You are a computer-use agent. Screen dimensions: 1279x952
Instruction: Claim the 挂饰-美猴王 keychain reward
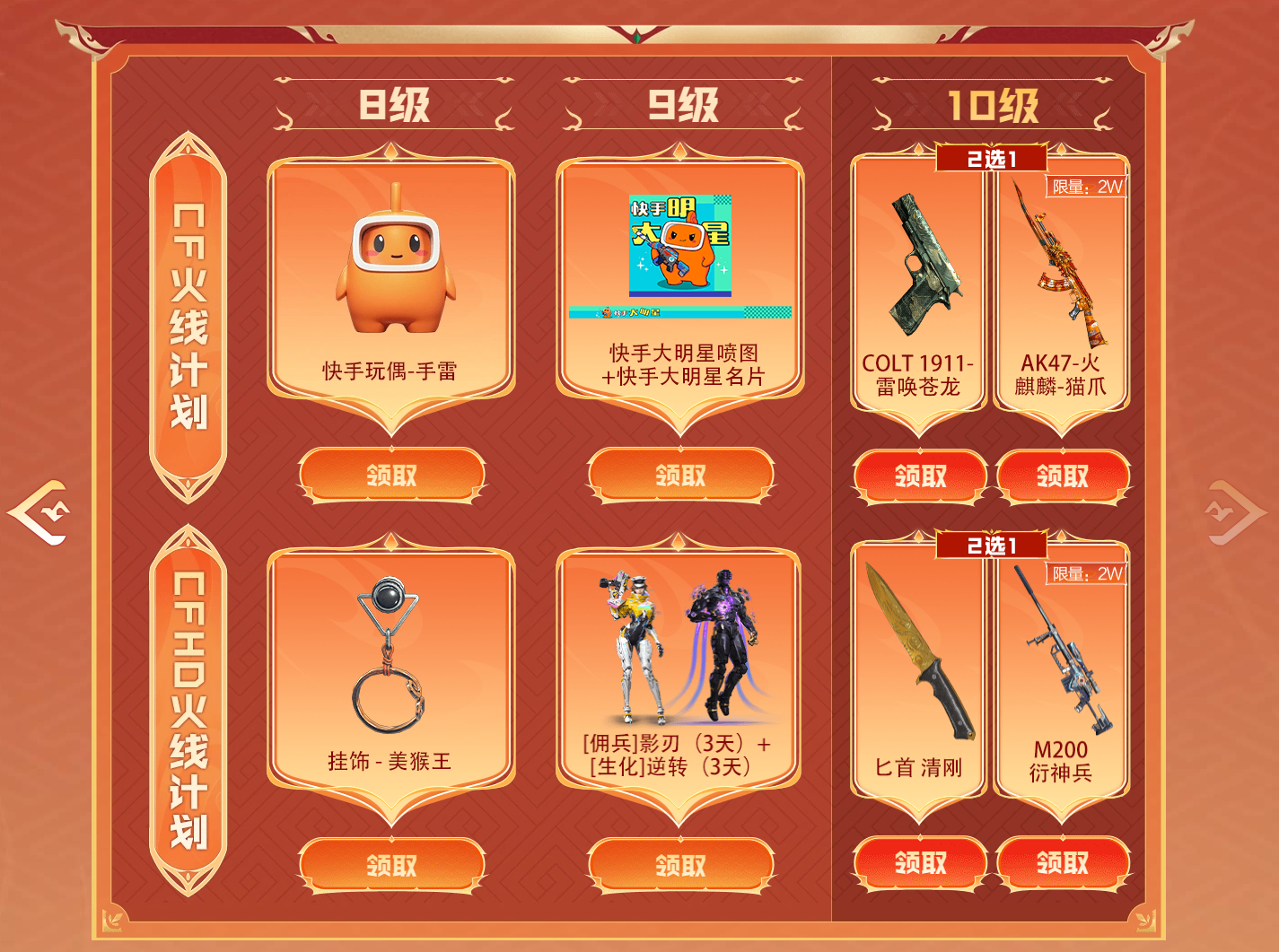[391, 865]
